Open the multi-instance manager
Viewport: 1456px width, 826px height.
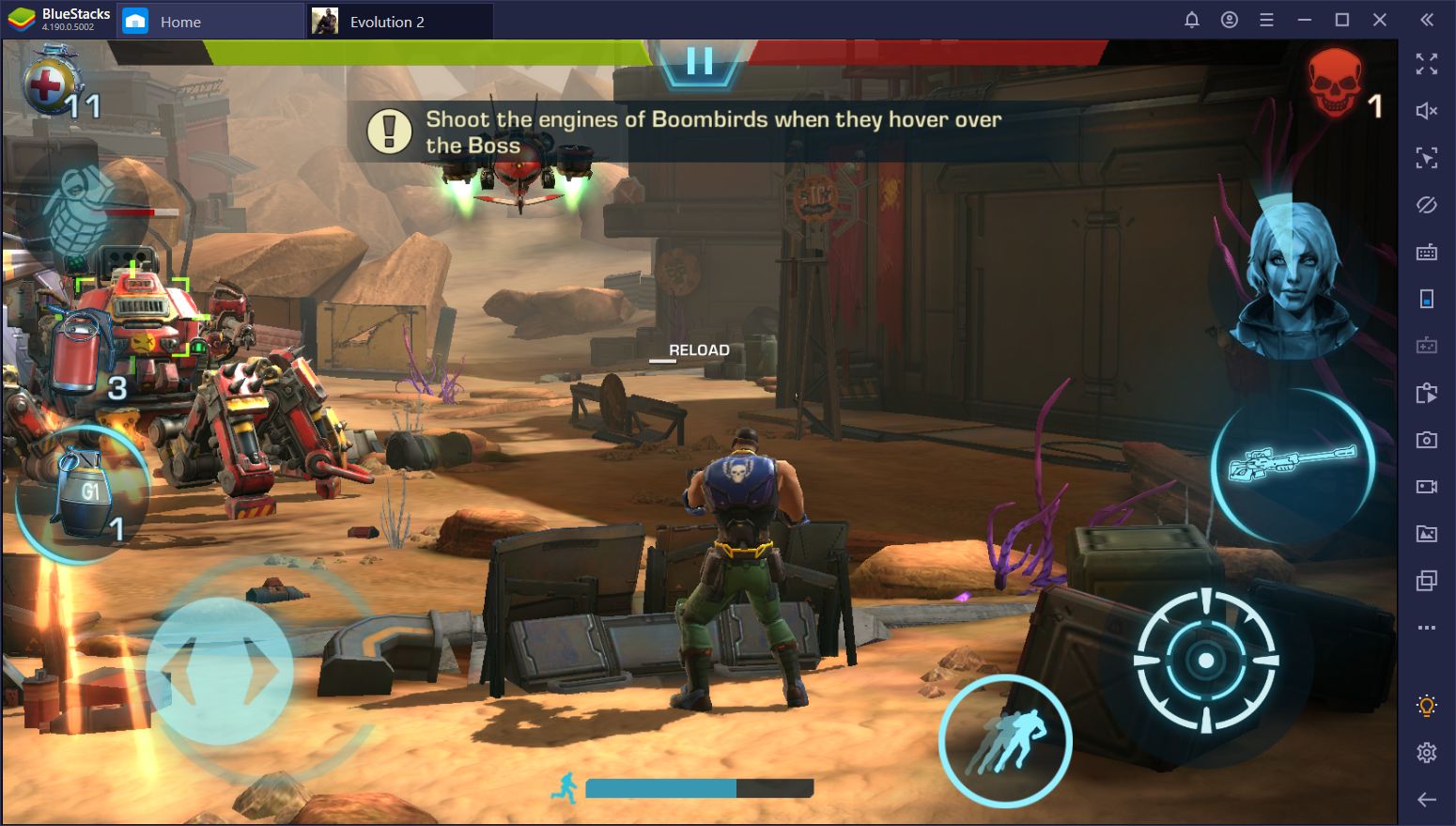coord(1427,581)
